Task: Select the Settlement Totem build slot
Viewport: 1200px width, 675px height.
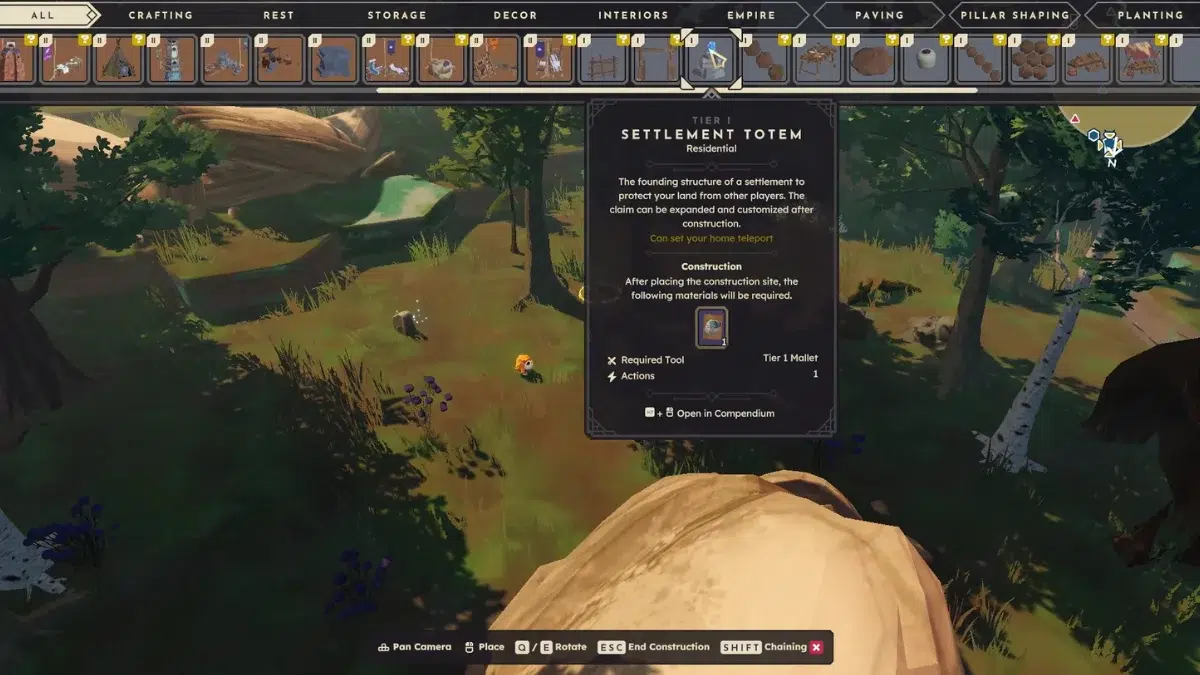Action: tap(711, 60)
